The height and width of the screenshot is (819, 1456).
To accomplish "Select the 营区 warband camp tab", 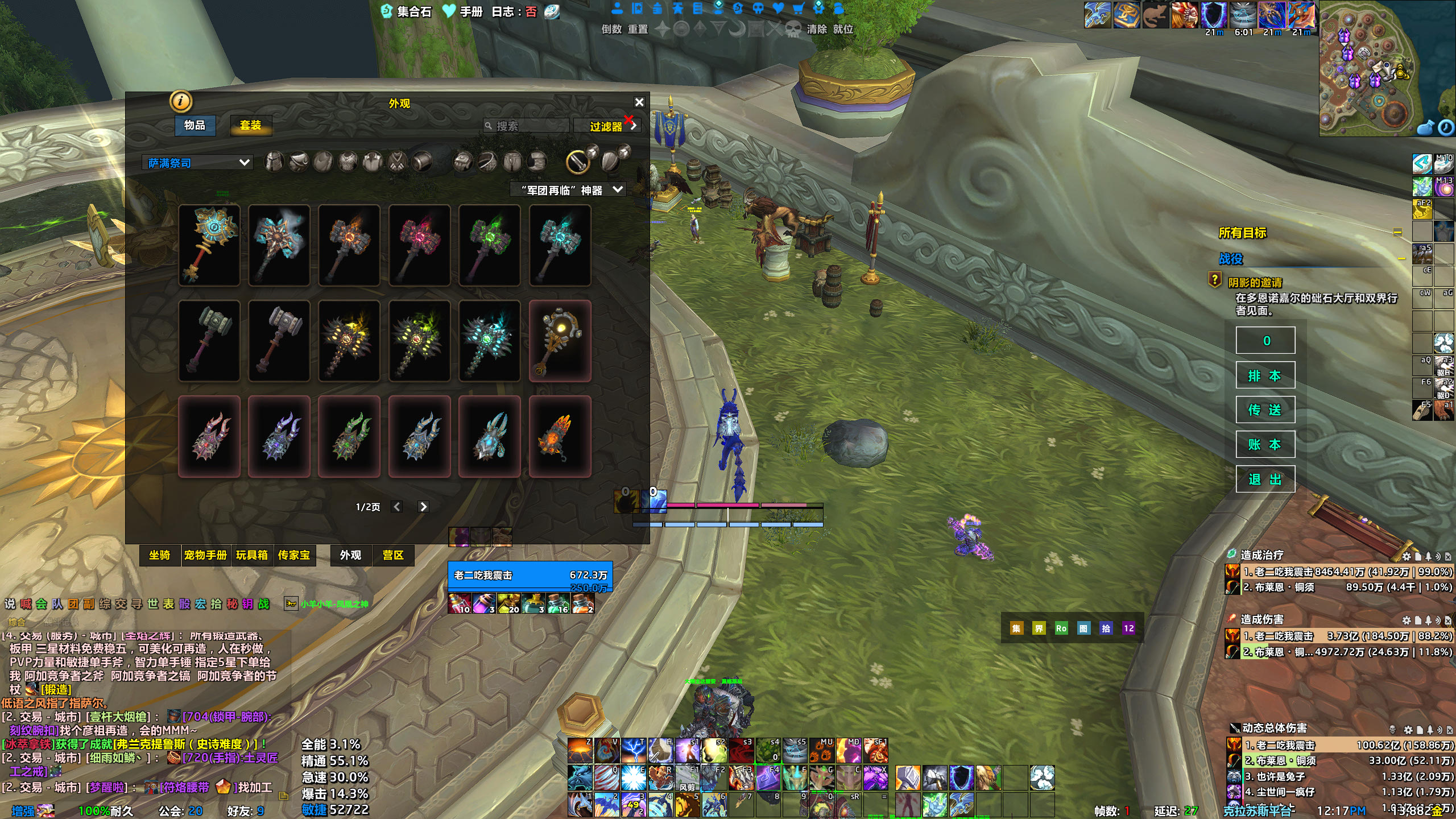I will coord(393,555).
